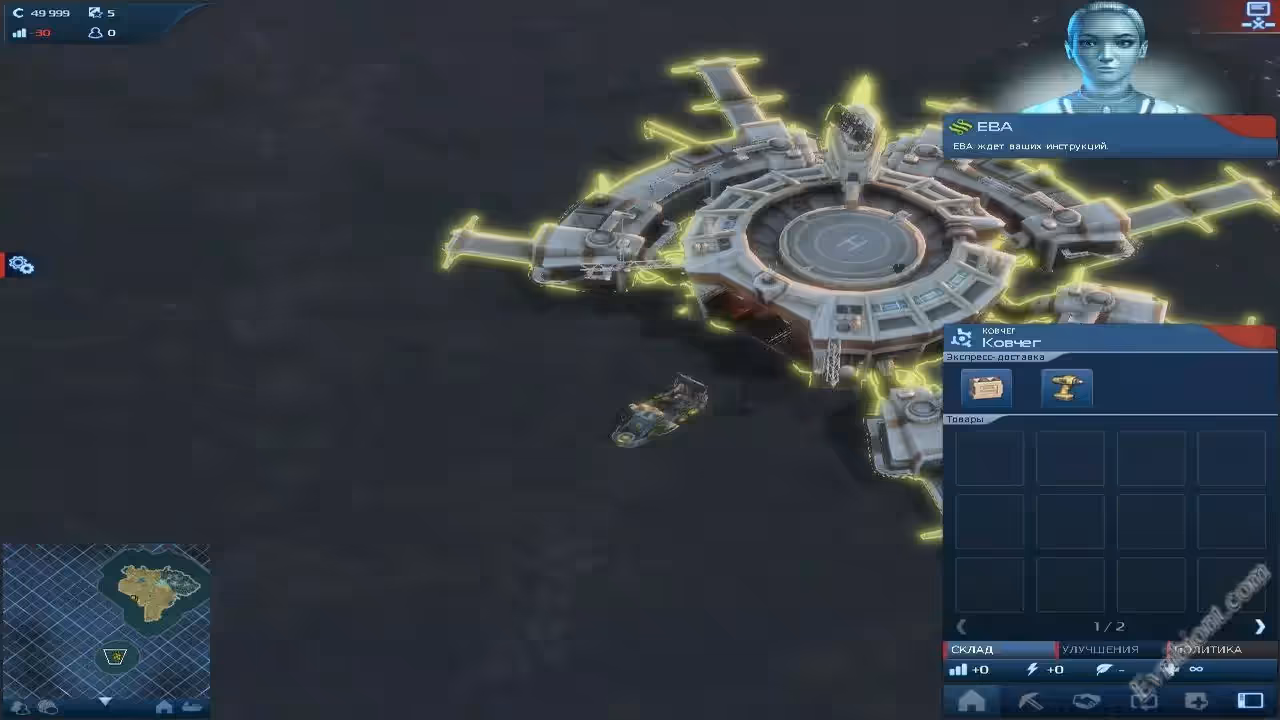
Task: Collapse the minimap with the down arrow
Action: pyautogui.click(x=105, y=702)
